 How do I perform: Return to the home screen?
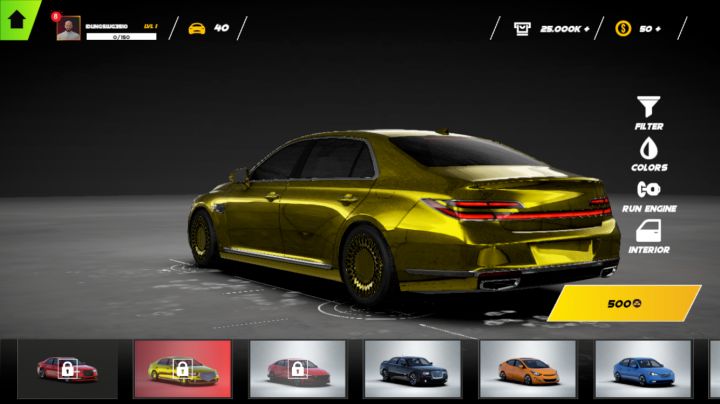[17, 20]
